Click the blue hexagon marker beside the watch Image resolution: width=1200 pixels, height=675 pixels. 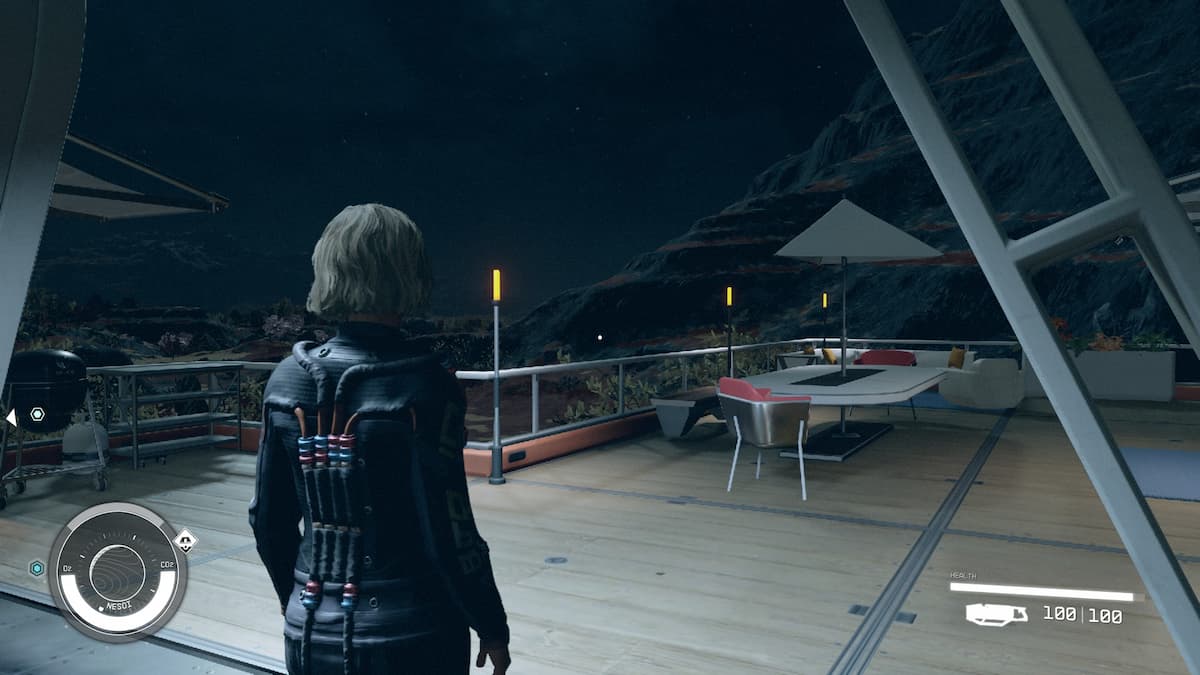[x=37, y=568]
